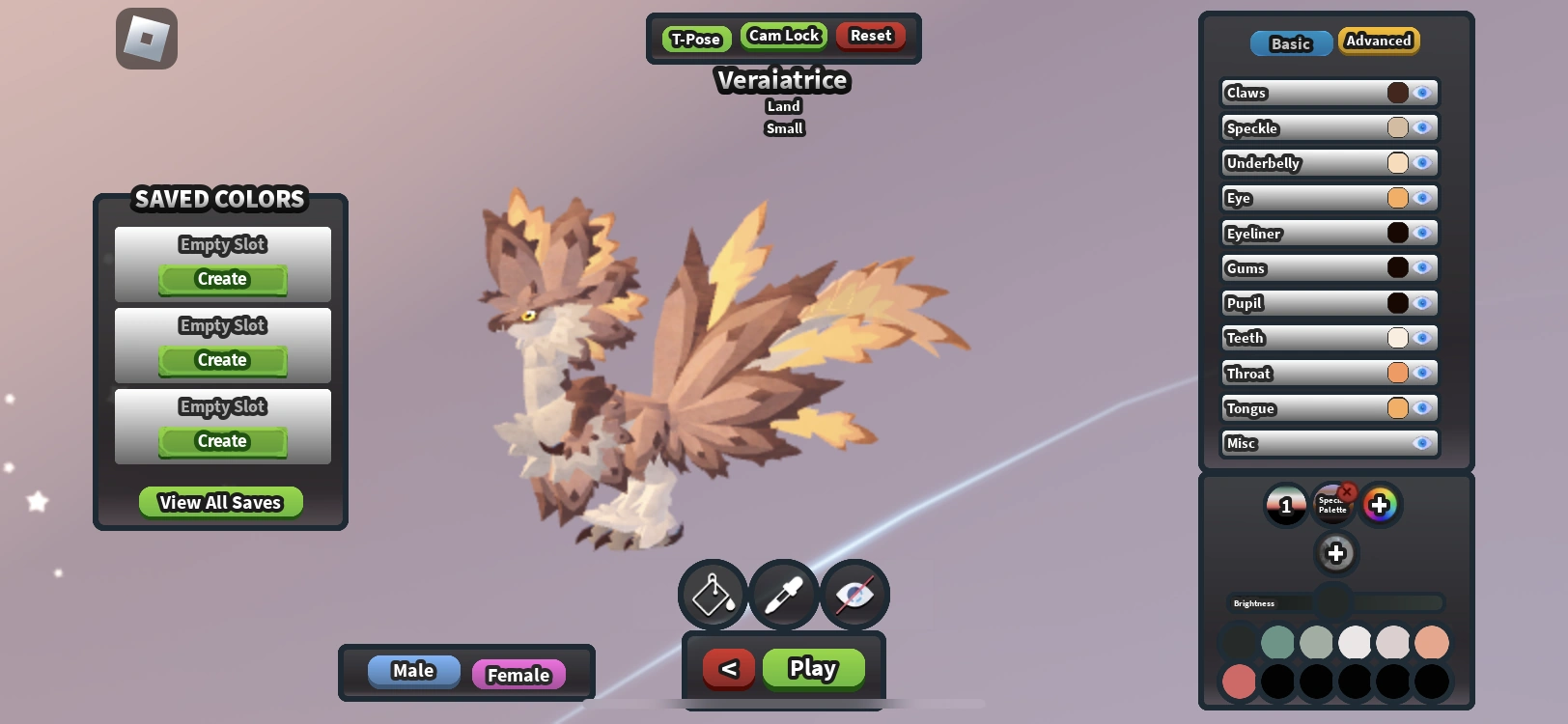The width and height of the screenshot is (1568, 724).
Task: Select the eyedropper color picker tool
Action: [783, 595]
